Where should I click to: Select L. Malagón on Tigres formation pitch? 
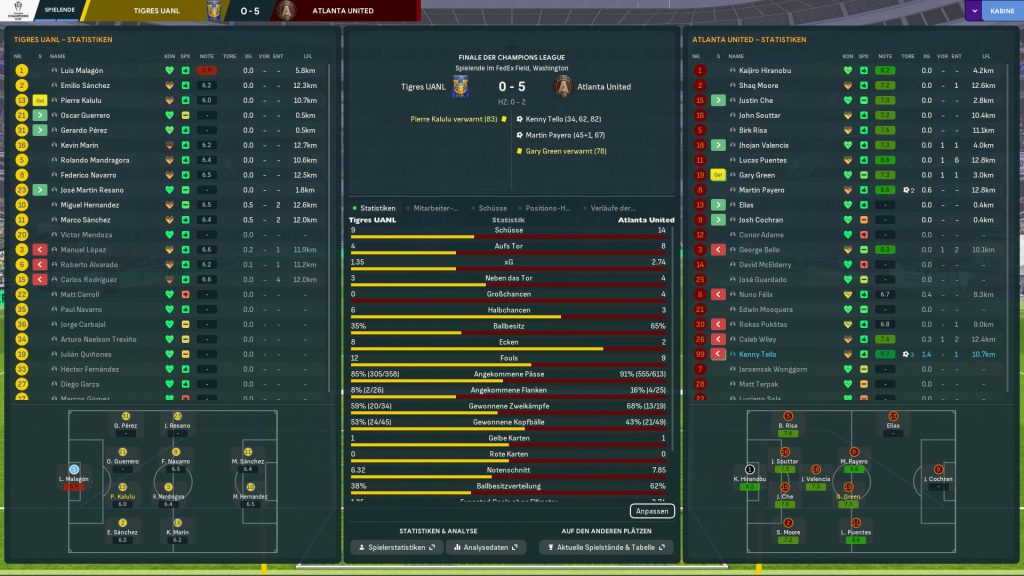74,473
